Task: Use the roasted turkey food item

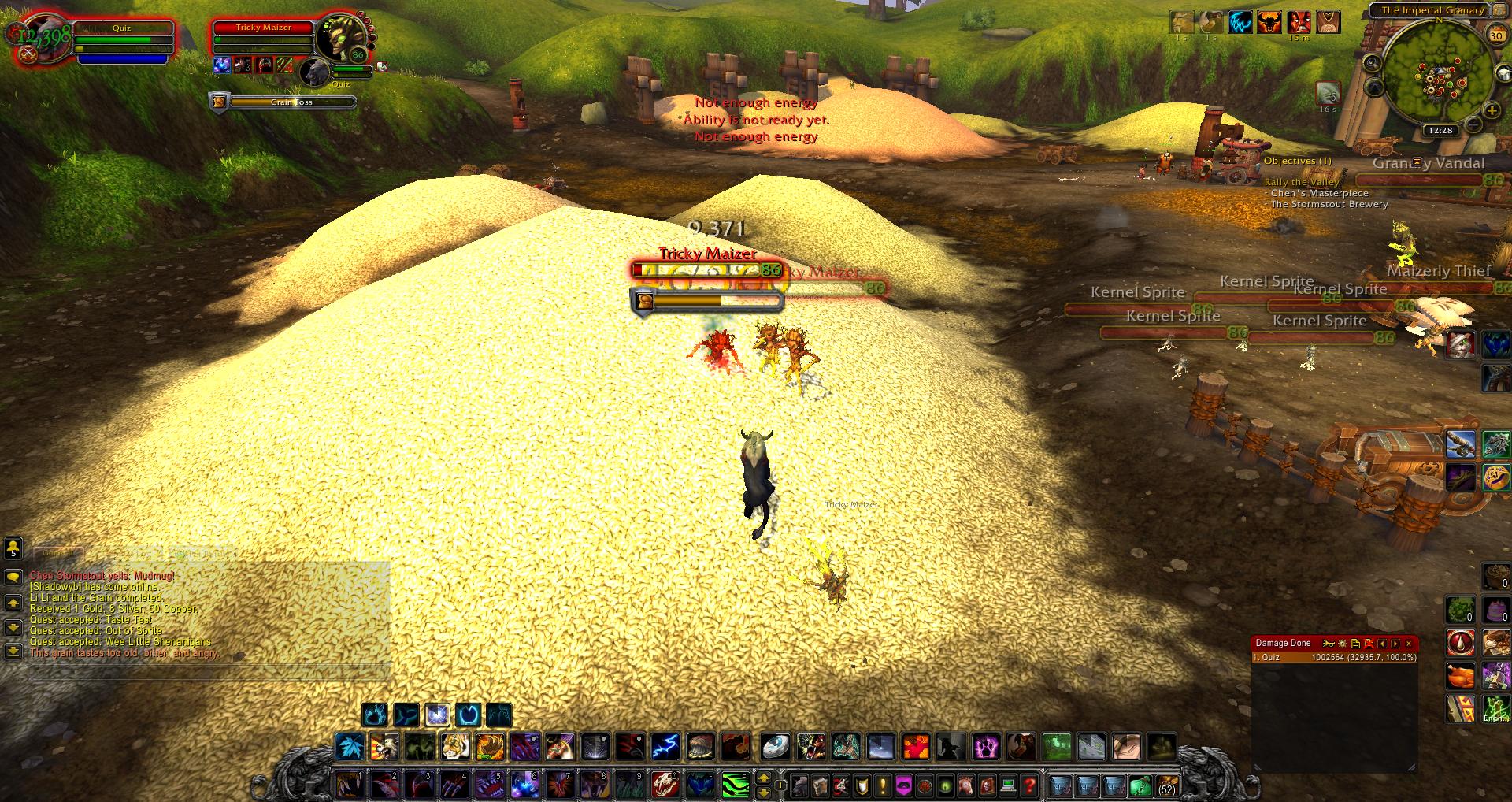Action: (x=1461, y=676)
